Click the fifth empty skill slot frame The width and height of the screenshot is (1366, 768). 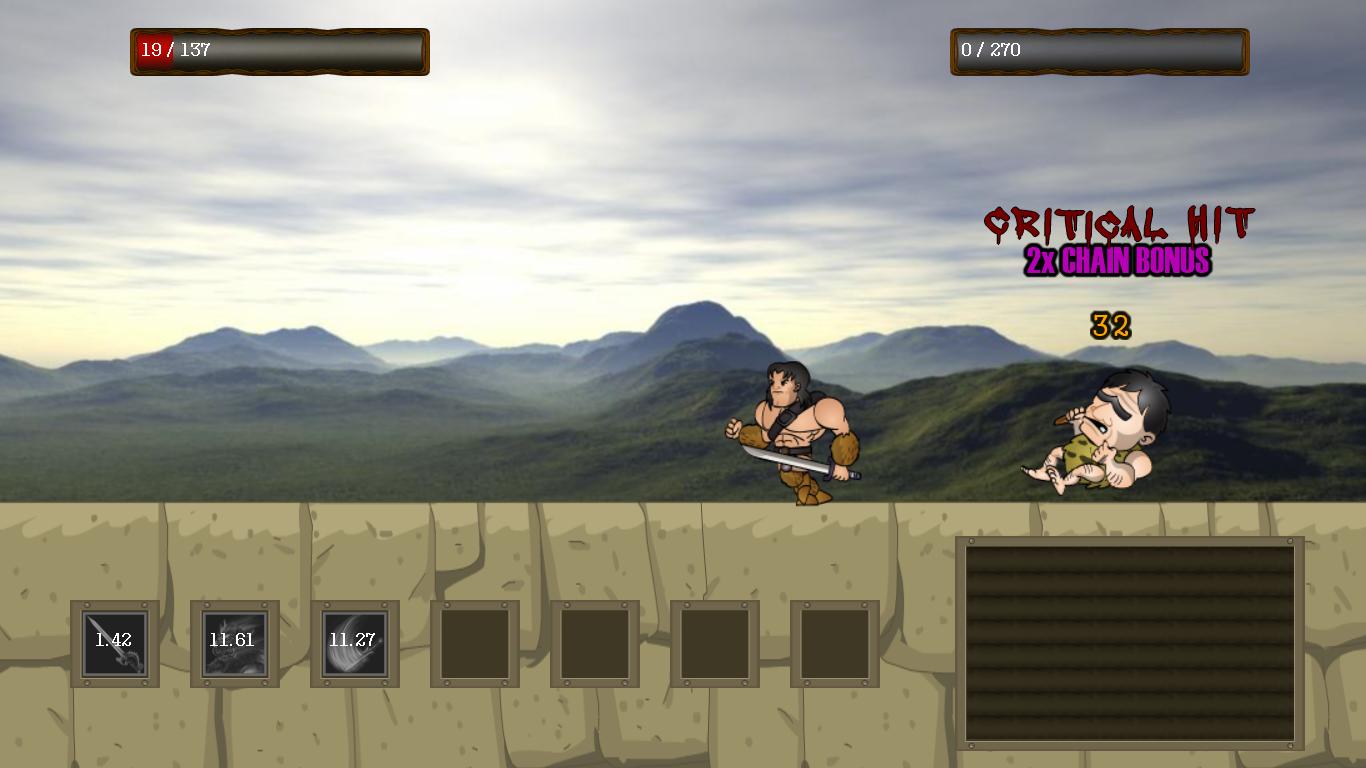pyautogui.click(x=595, y=642)
